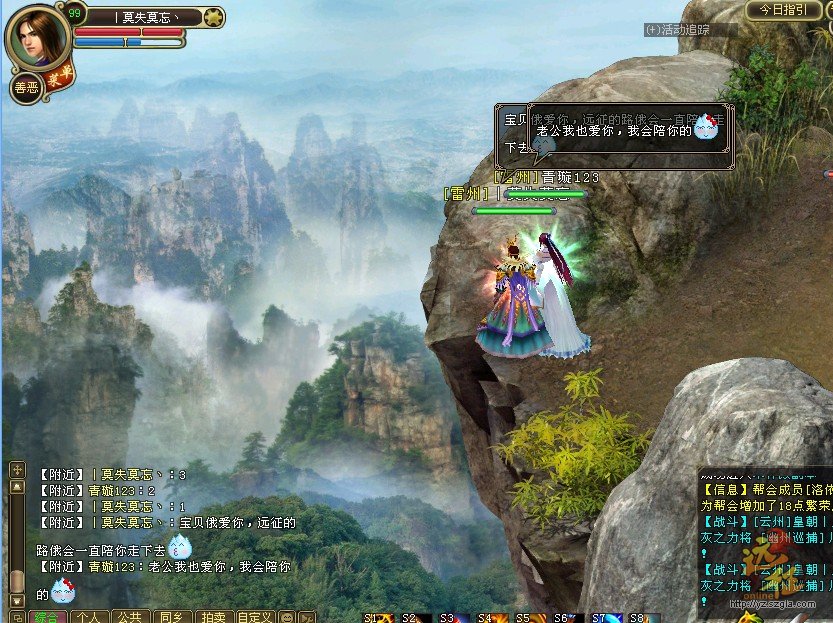
Task: Switch to the 公共 chat tab
Action: (131, 617)
